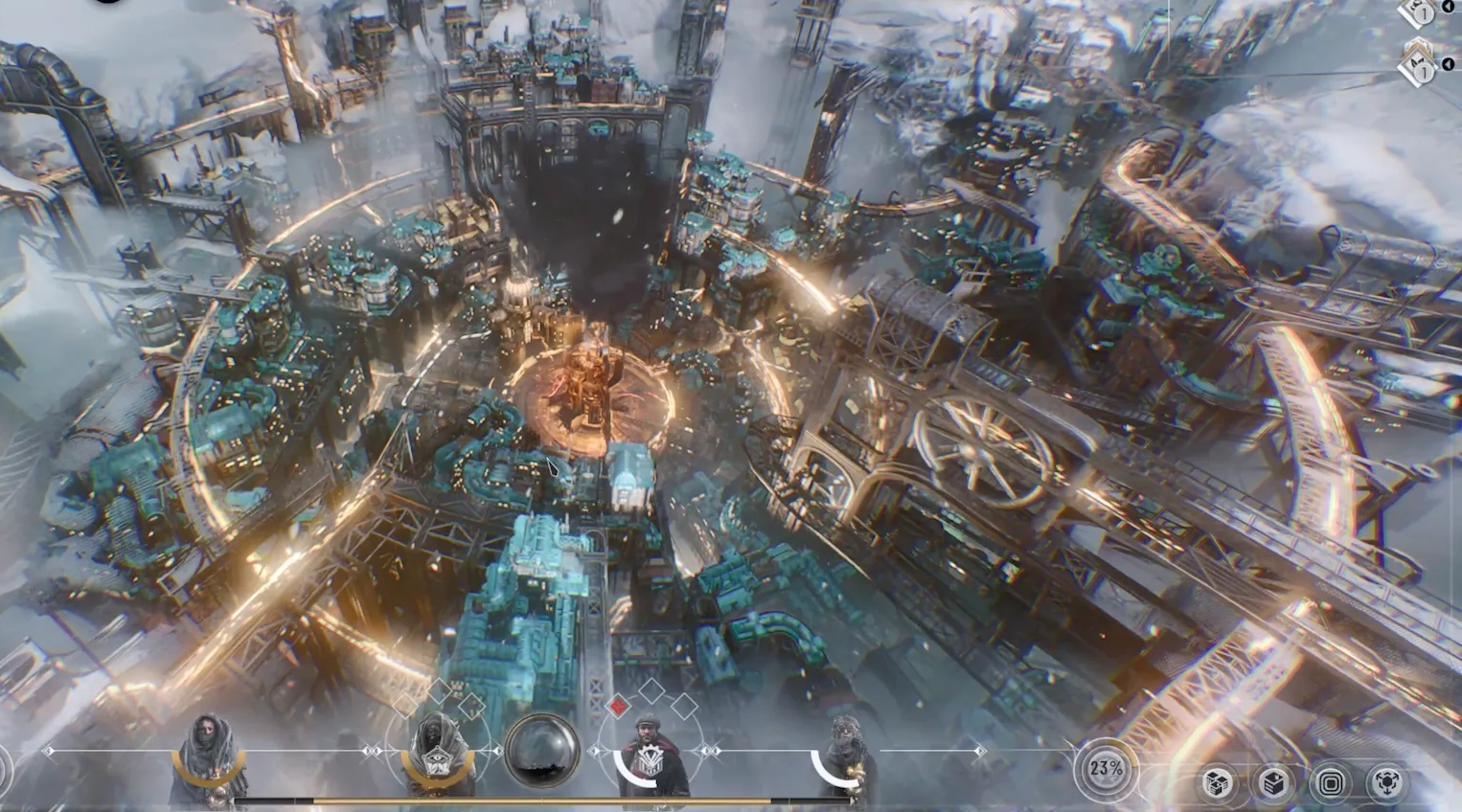This screenshot has width=1462, height=812.
Task: Click the cube with outward arrows button
Action: tap(1386, 784)
